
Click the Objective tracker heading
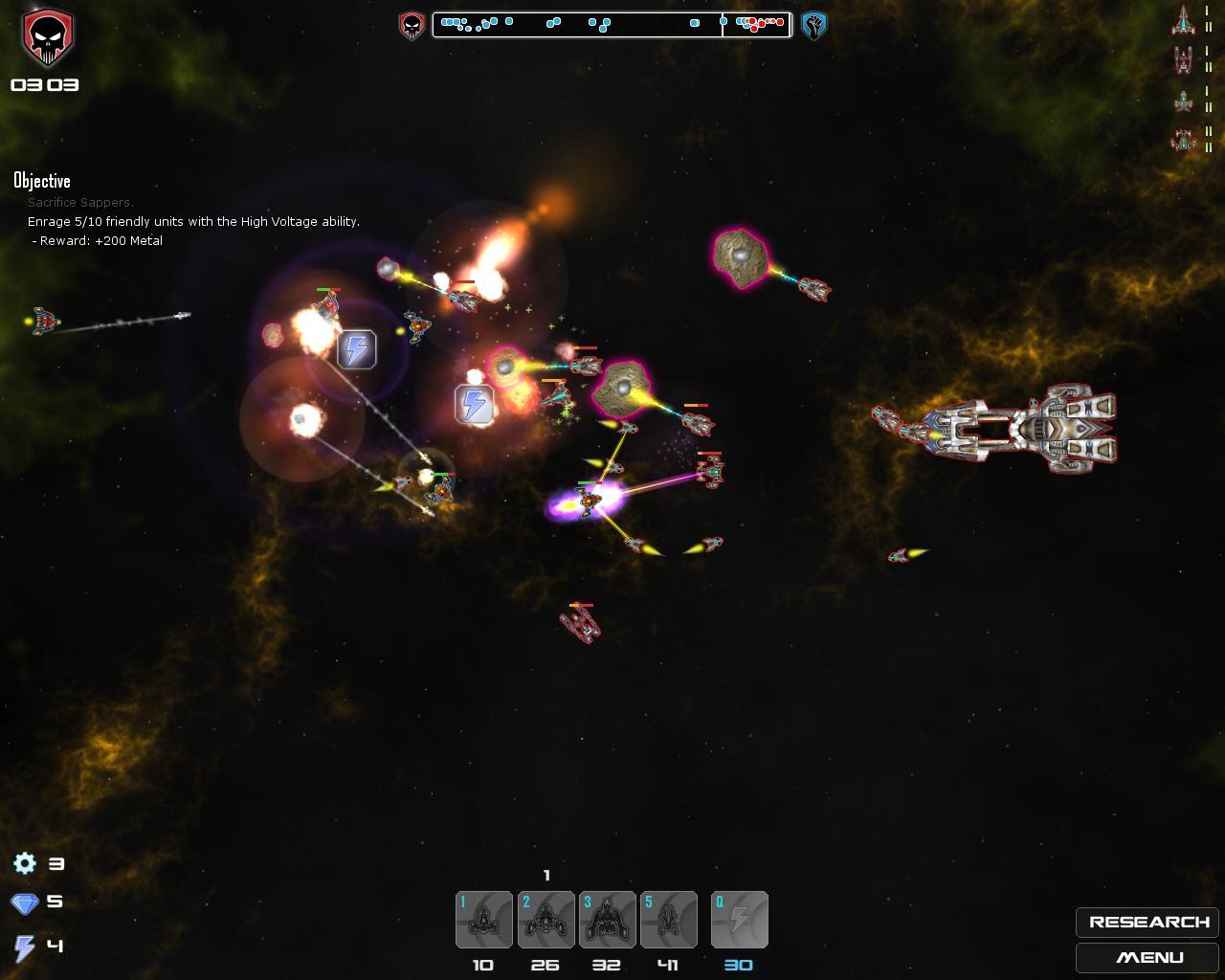click(42, 181)
